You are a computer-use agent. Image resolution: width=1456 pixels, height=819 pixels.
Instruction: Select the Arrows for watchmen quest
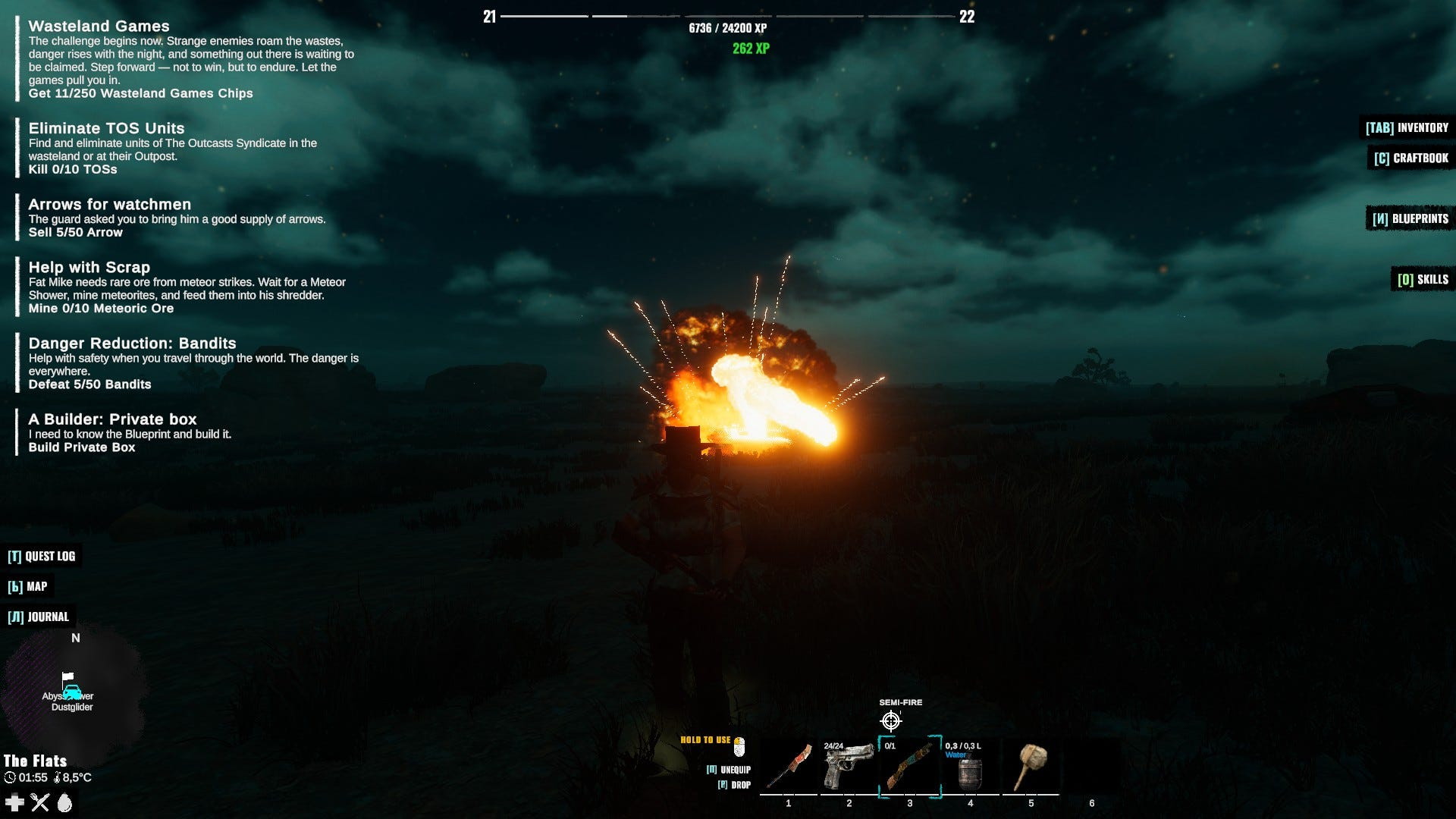(x=109, y=205)
